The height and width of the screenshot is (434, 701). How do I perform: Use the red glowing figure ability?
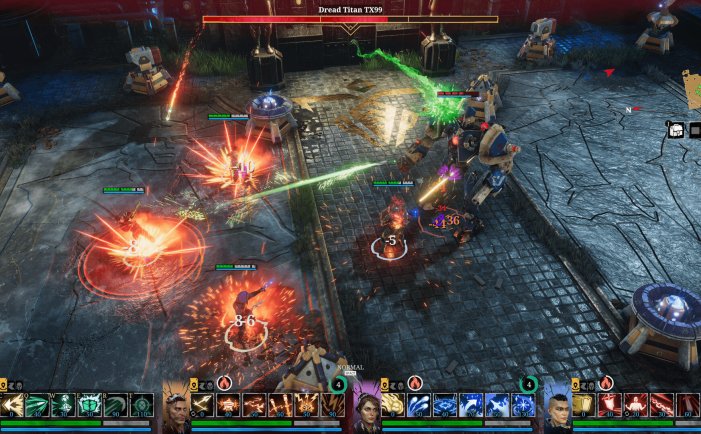635,405
